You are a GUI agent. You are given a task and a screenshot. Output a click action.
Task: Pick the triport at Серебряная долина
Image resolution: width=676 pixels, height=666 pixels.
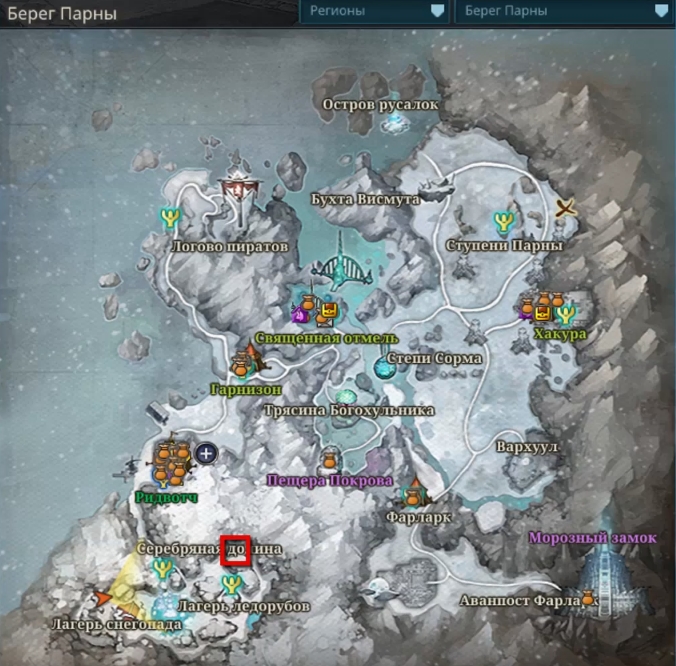(x=162, y=568)
